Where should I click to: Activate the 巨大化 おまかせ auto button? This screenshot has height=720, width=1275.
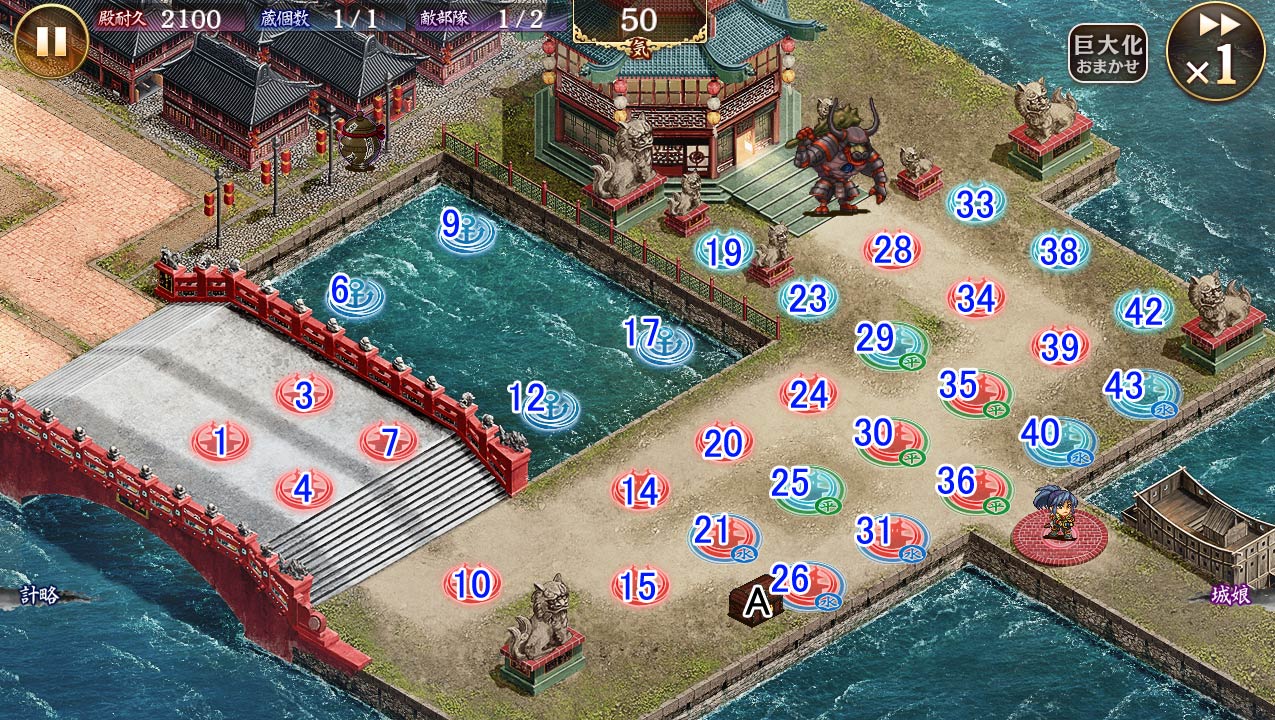[x=1106, y=54]
